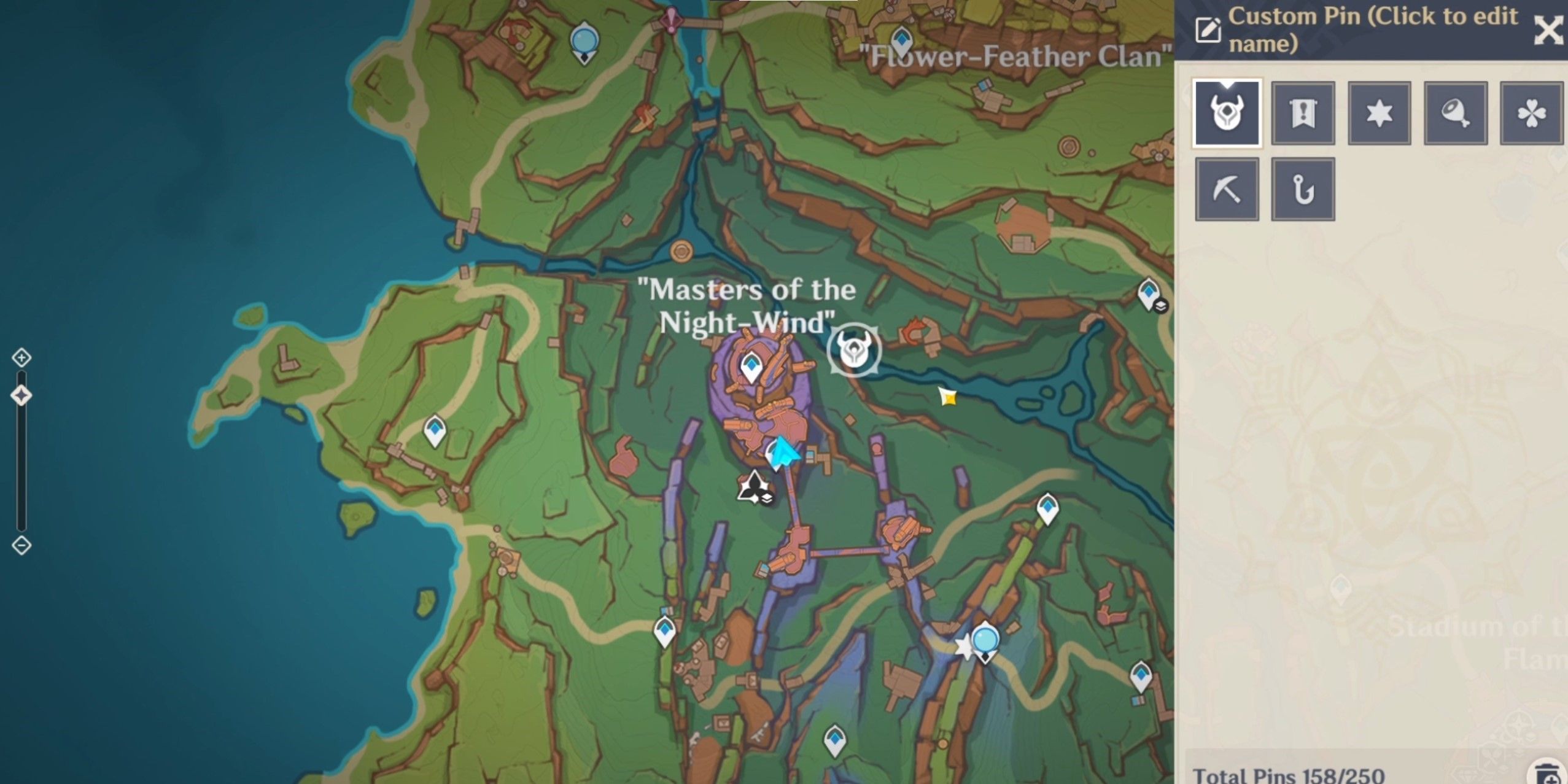Select the domain marker below the tribe
This screenshot has width=1568, height=784.
click(x=754, y=487)
